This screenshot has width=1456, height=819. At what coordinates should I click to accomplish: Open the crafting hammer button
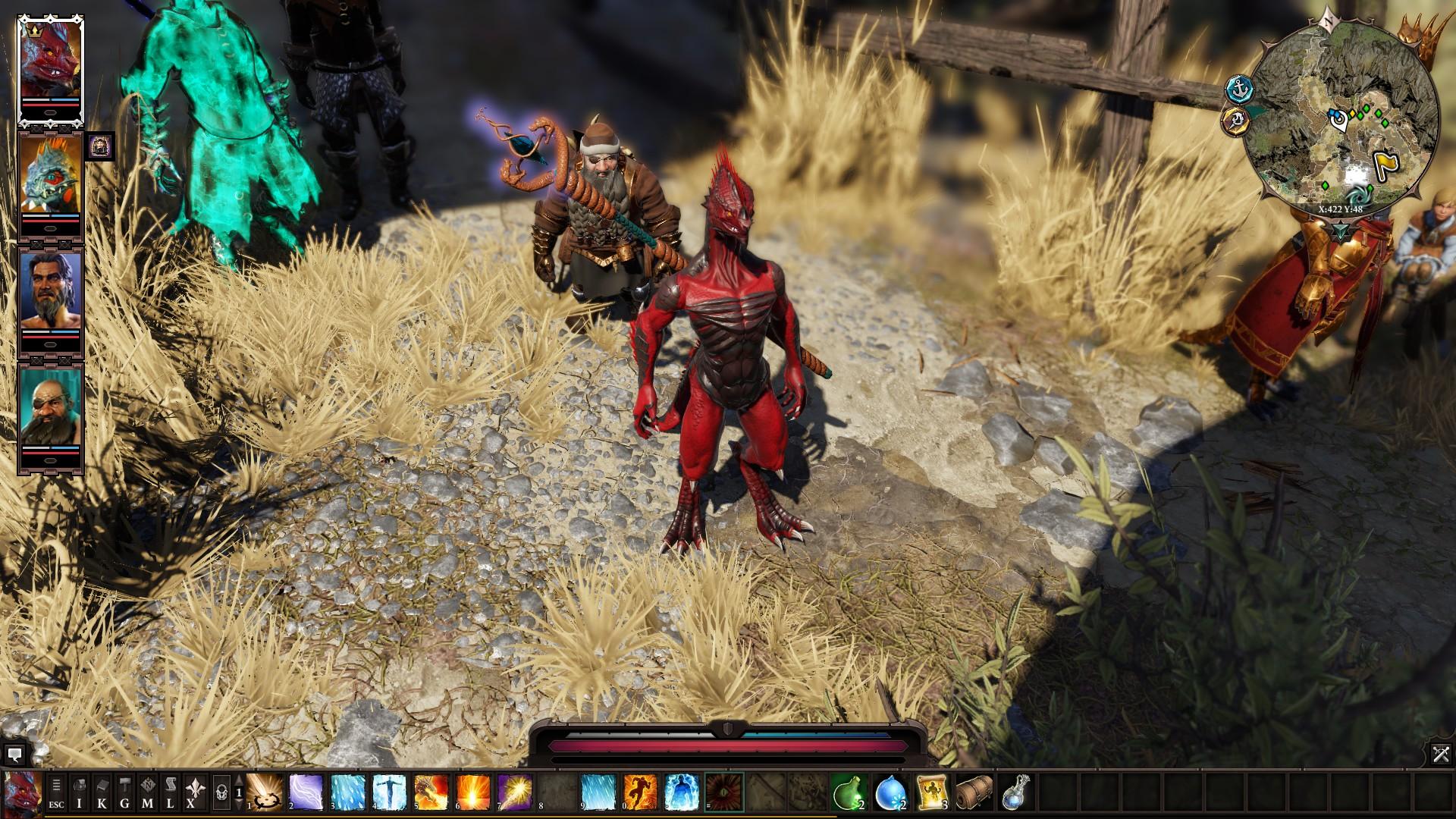click(x=125, y=792)
